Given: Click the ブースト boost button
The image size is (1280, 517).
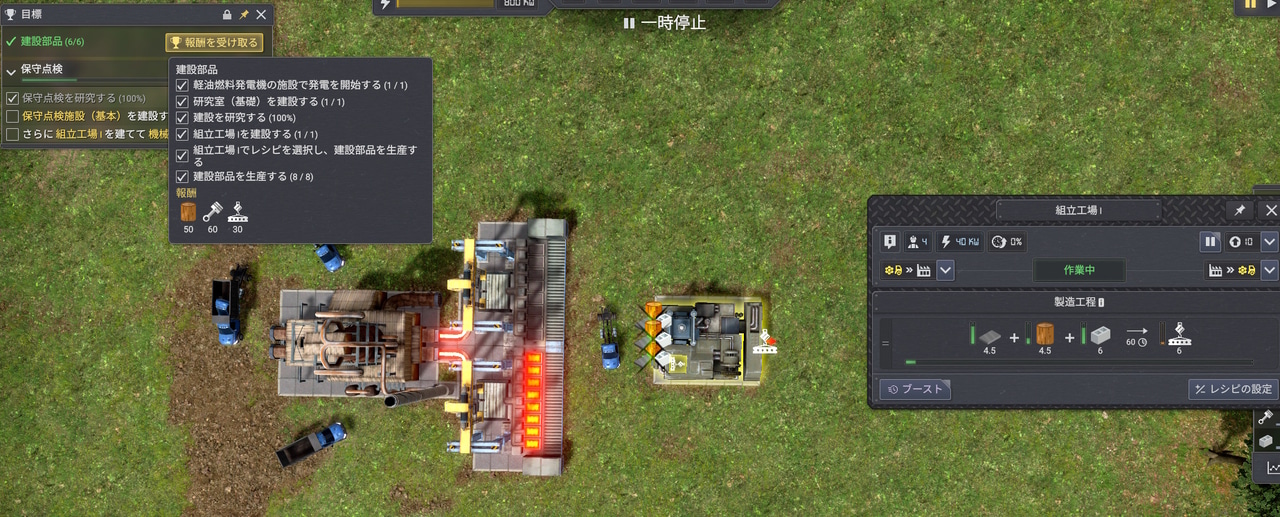Looking at the screenshot, I should tap(915, 389).
